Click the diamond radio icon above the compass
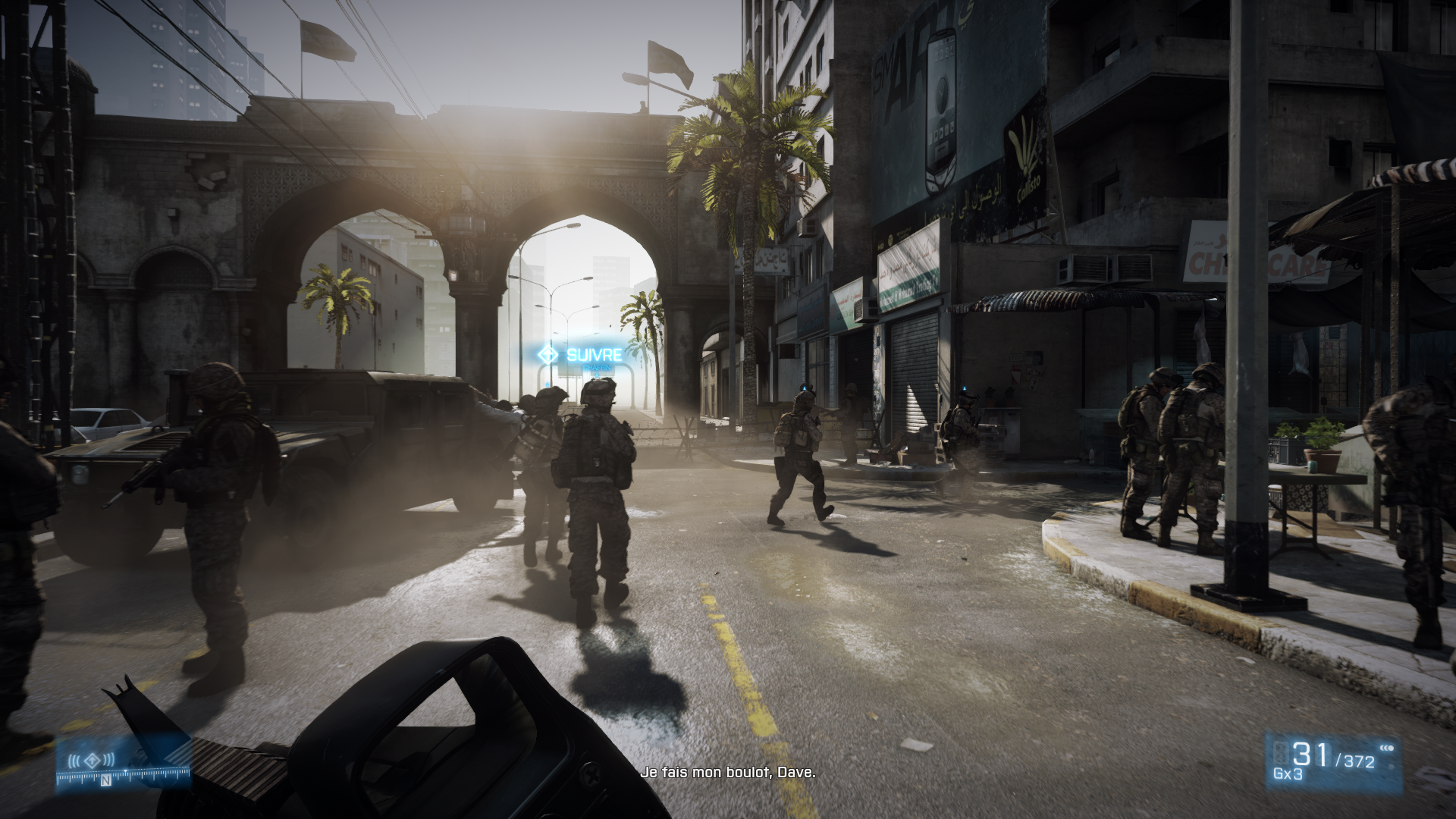The width and height of the screenshot is (1456, 819). [92, 760]
